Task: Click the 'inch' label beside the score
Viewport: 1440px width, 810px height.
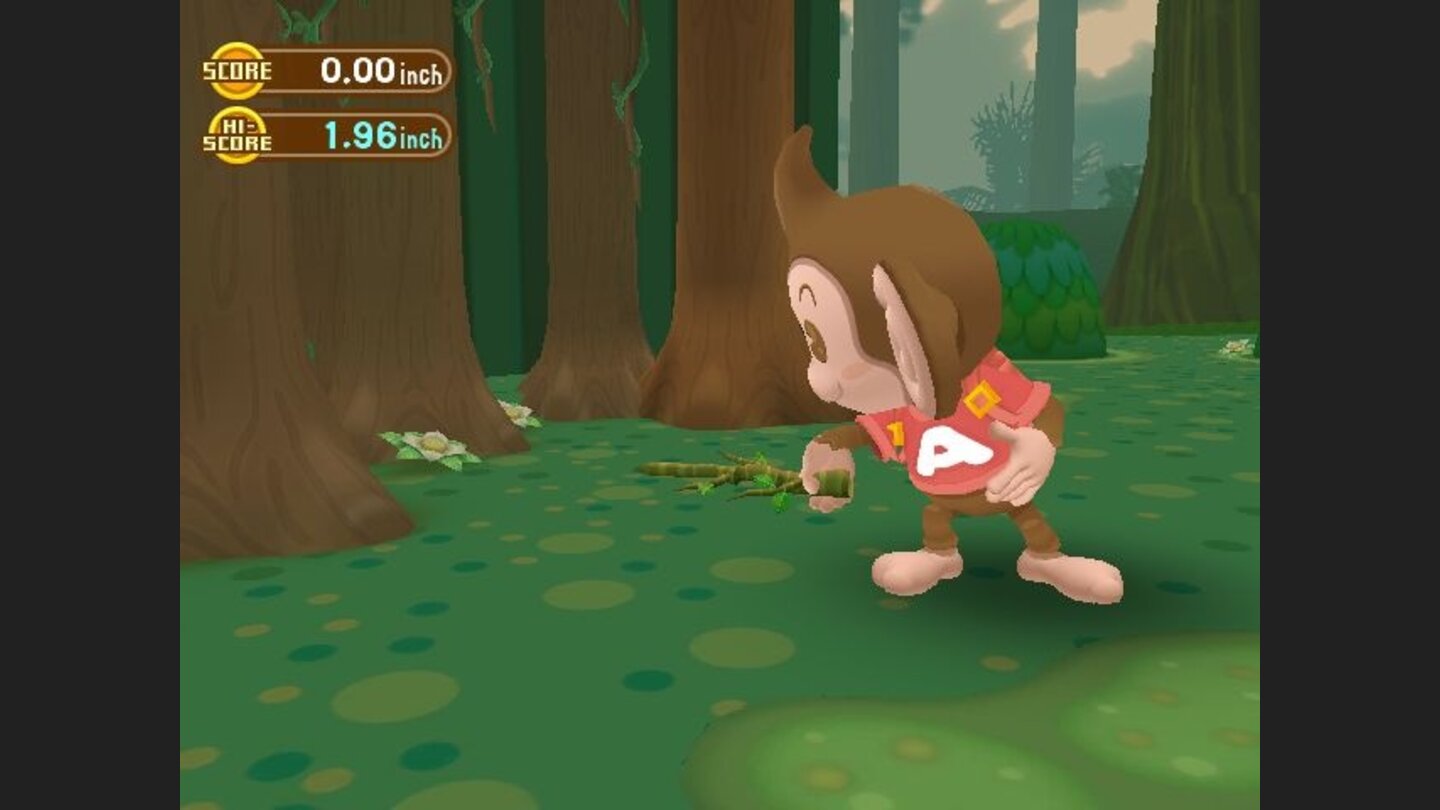Action: 421,71
